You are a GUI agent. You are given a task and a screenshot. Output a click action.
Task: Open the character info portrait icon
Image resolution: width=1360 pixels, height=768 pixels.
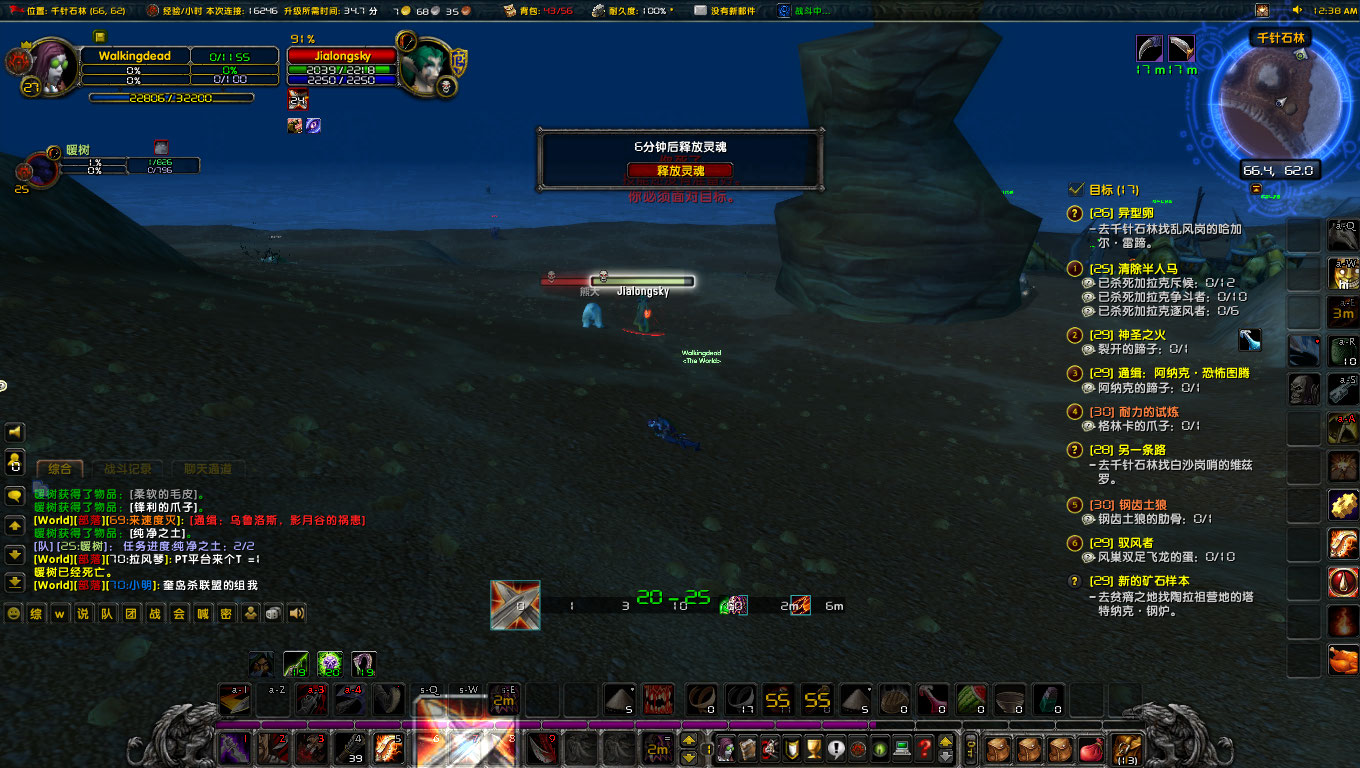tap(725, 749)
